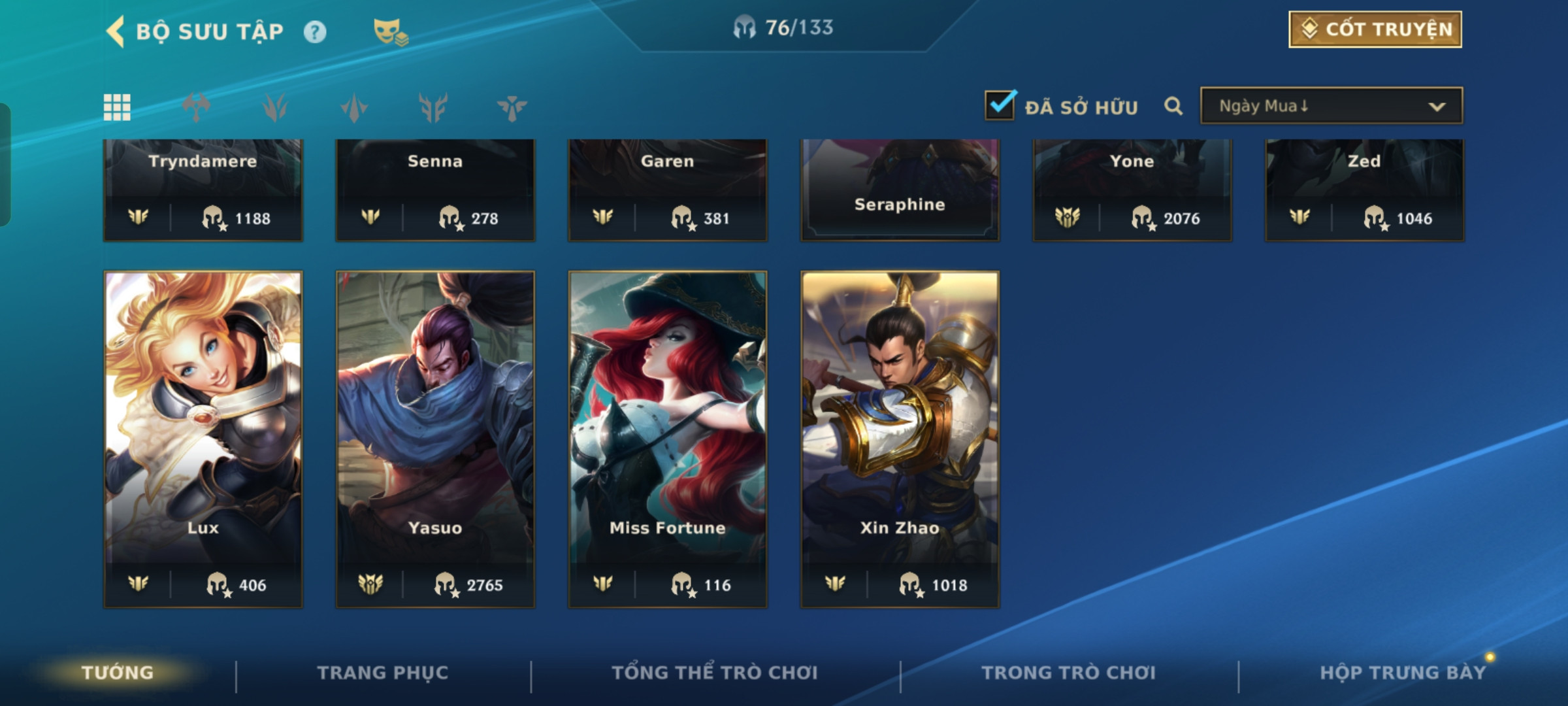Select the Tryndamere champion card

click(203, 190)
